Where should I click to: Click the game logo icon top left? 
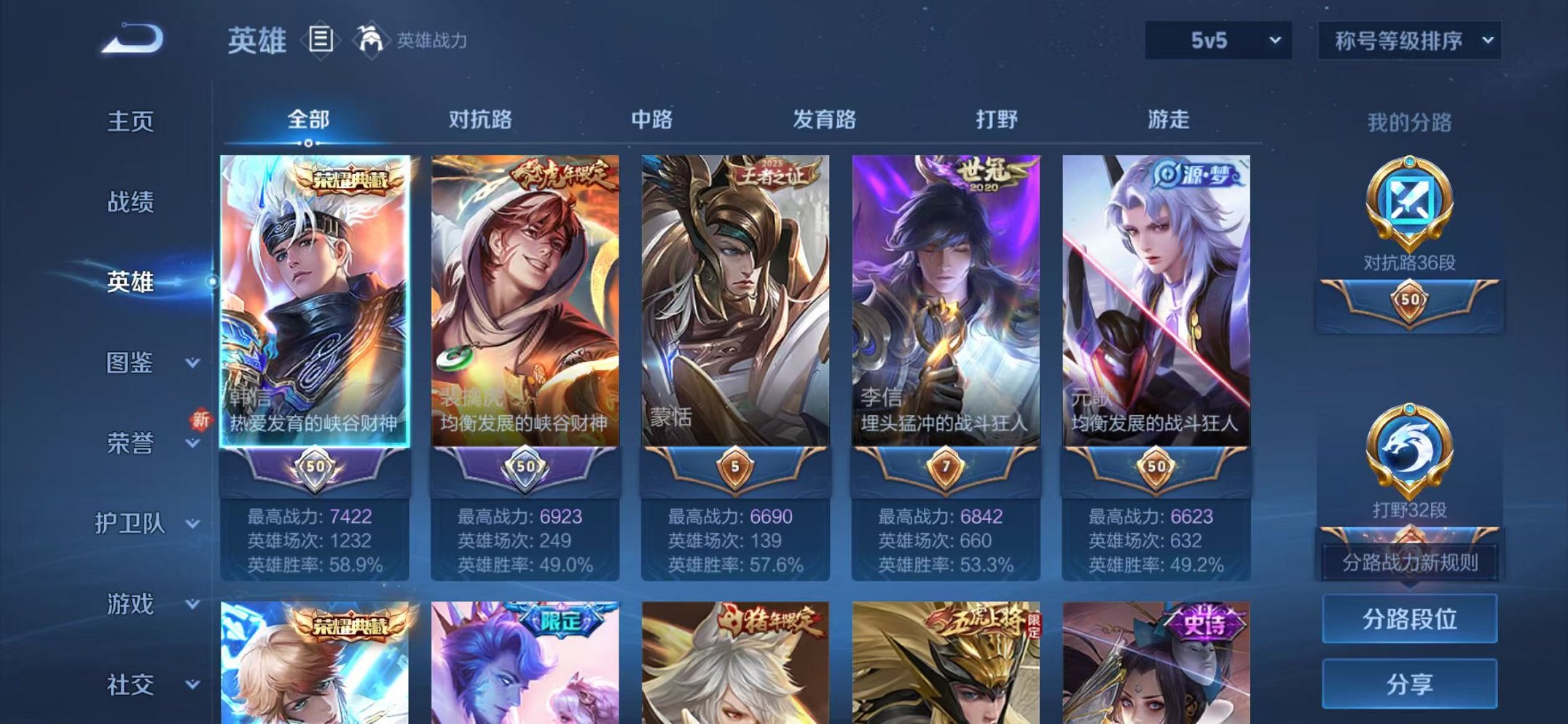click(131, 36)
